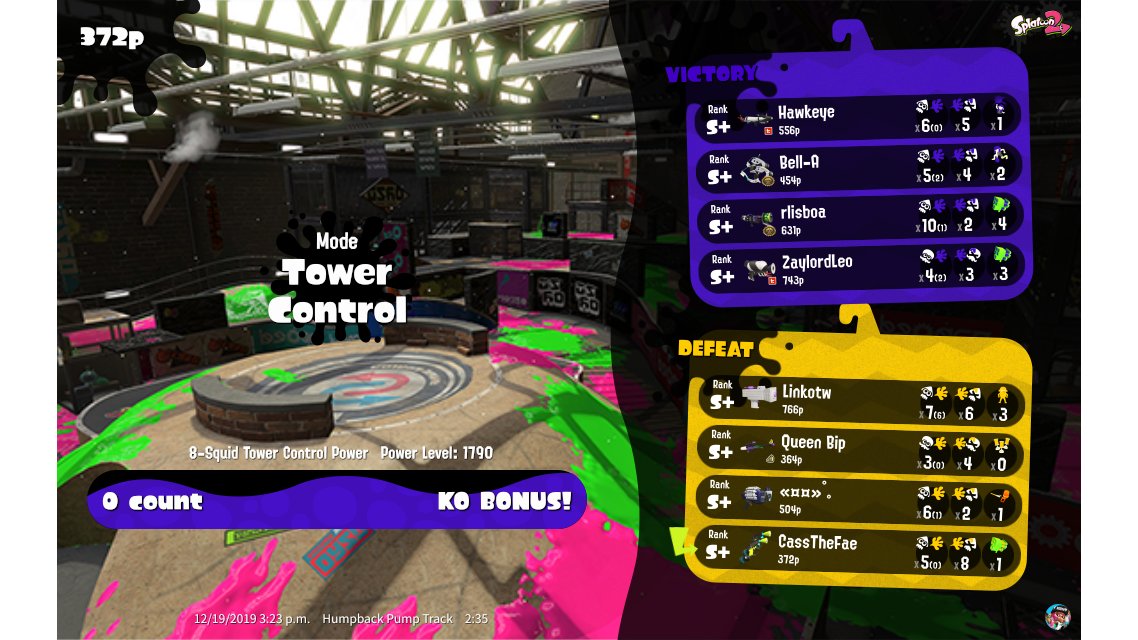Open the profile avatar in the corner
The image size is (1138, 640).
coord(1058,616)
